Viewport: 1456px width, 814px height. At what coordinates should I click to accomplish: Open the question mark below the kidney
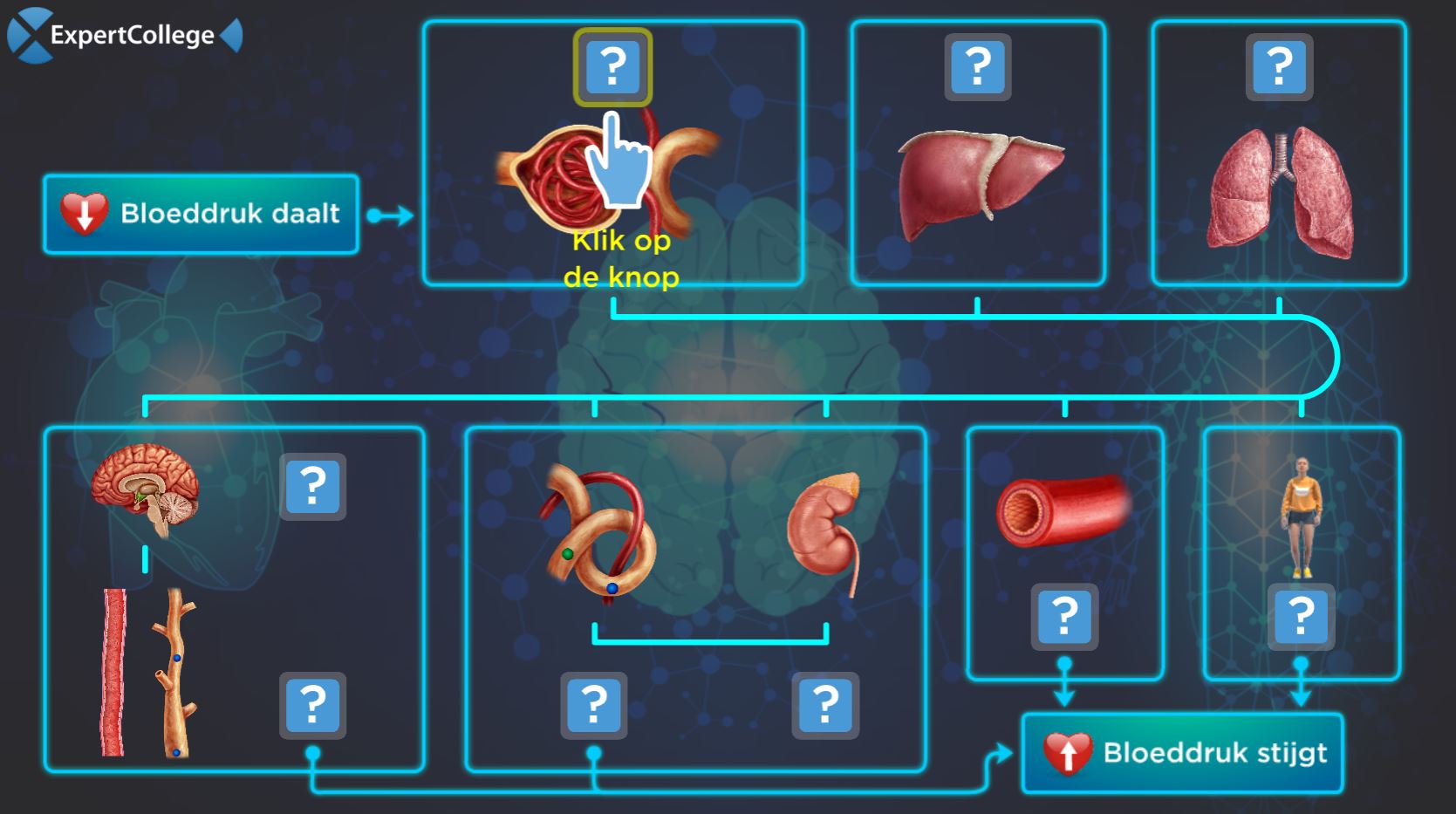(825, 705)
